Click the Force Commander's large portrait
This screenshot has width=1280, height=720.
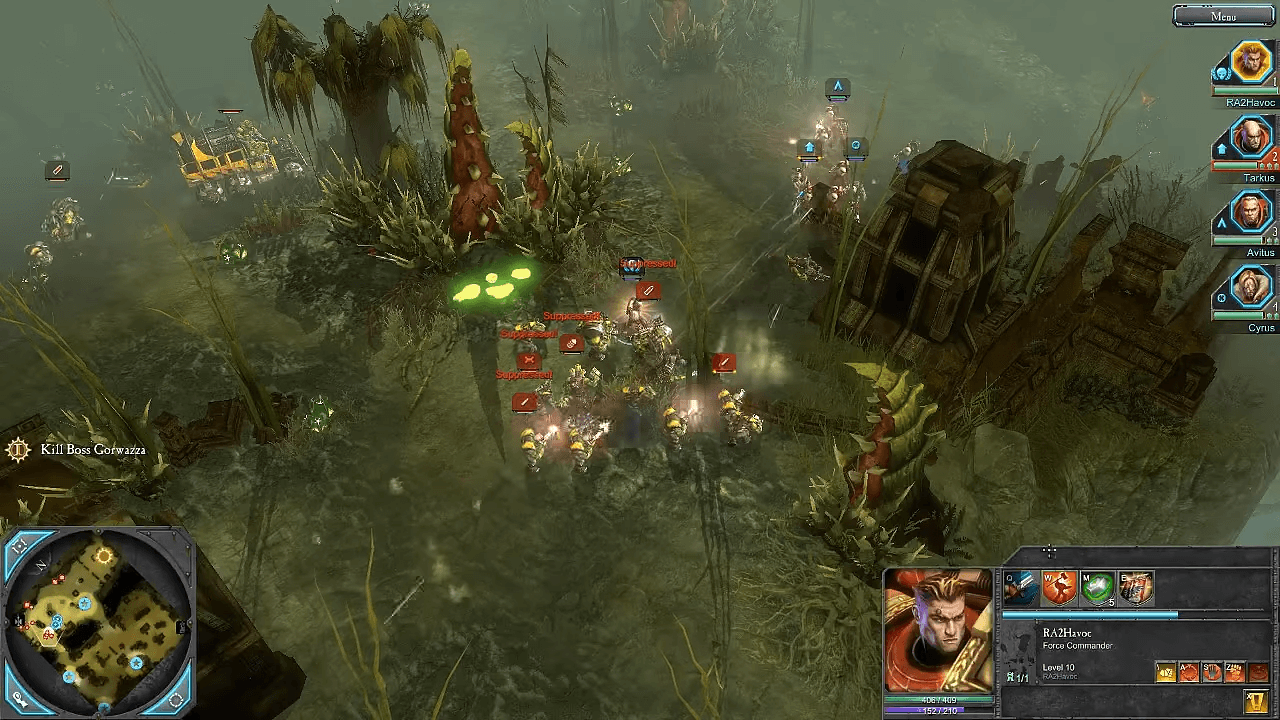938,630
